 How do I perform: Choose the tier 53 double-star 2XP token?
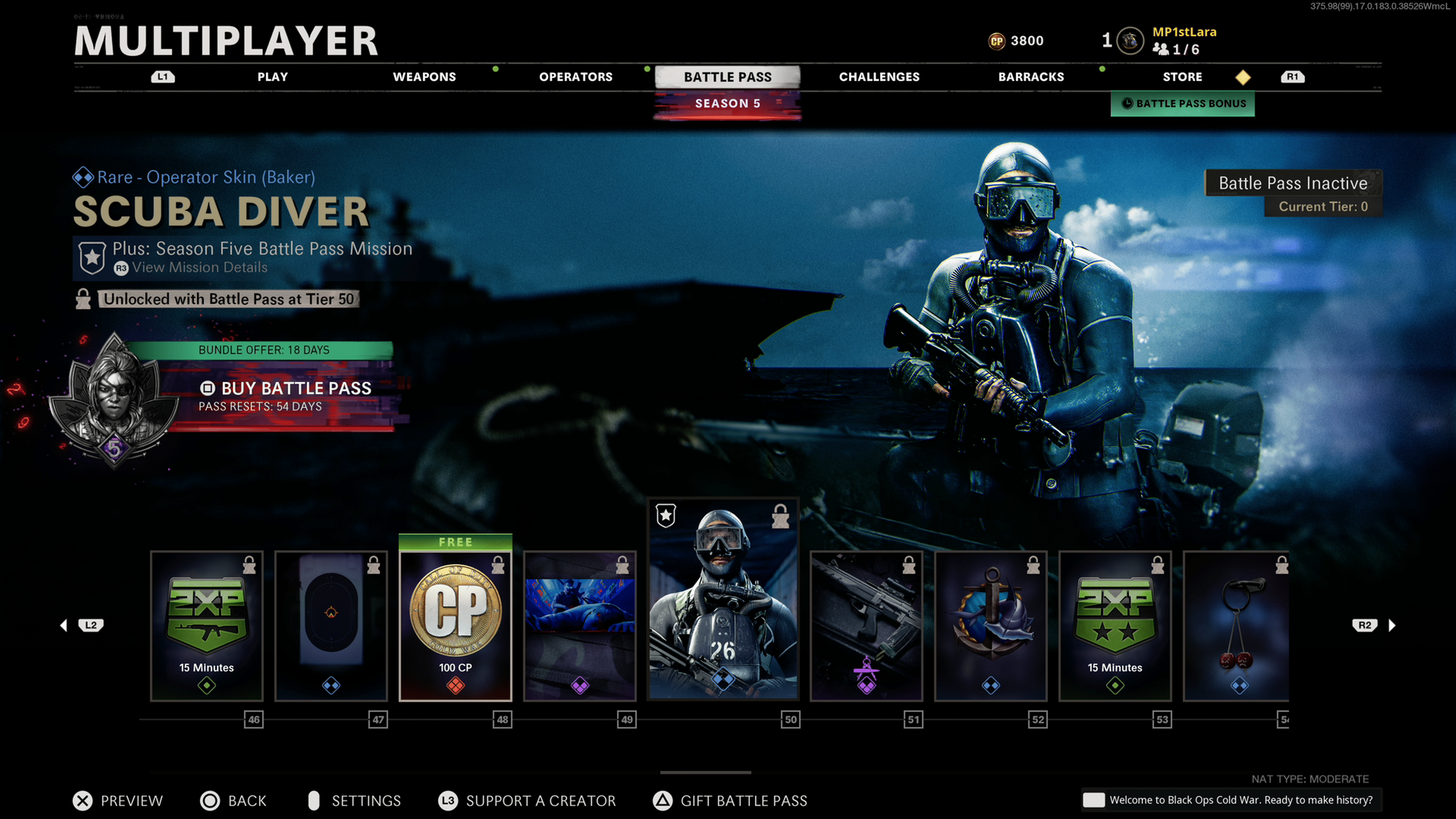coord(1115,626)
